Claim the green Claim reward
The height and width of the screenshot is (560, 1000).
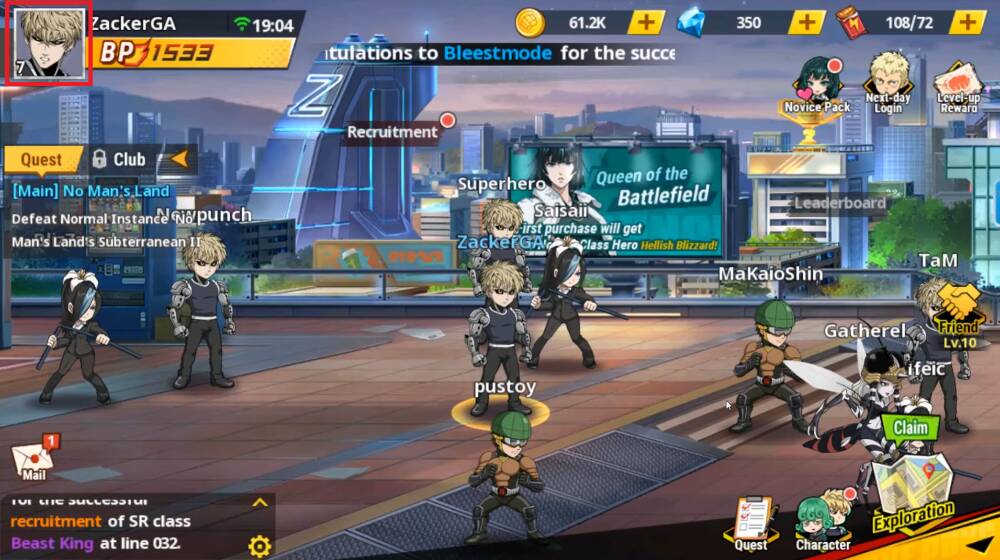pos(910,428)
